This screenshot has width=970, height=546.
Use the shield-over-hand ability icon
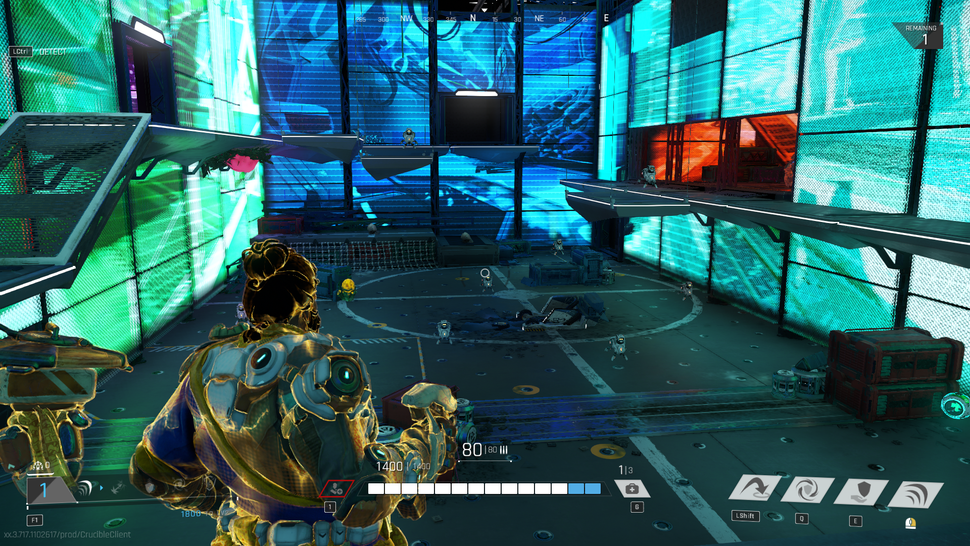click(860, 491)
